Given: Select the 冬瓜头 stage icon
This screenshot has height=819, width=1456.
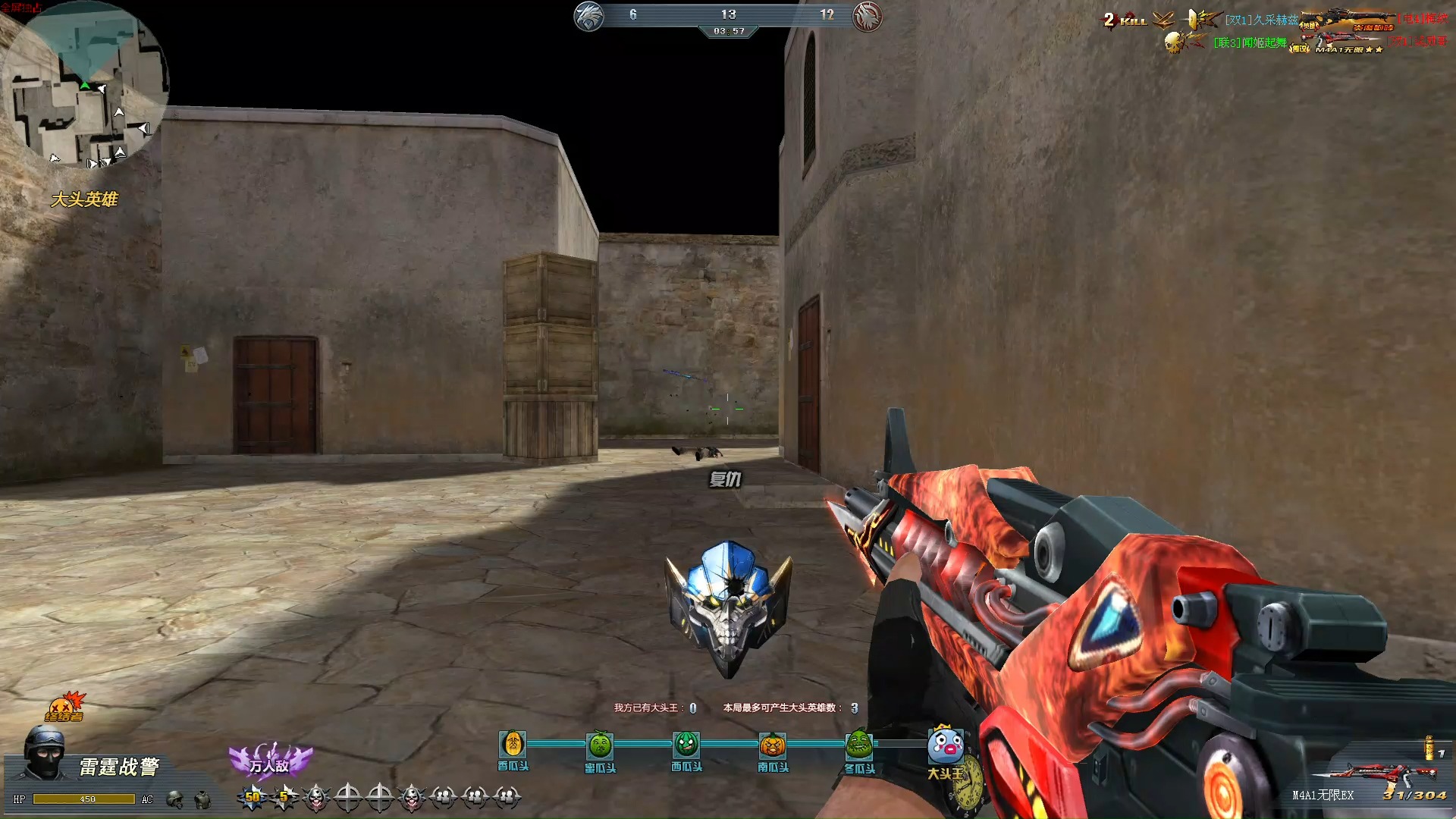Looking at the screenshot, I should pos(859,745).
